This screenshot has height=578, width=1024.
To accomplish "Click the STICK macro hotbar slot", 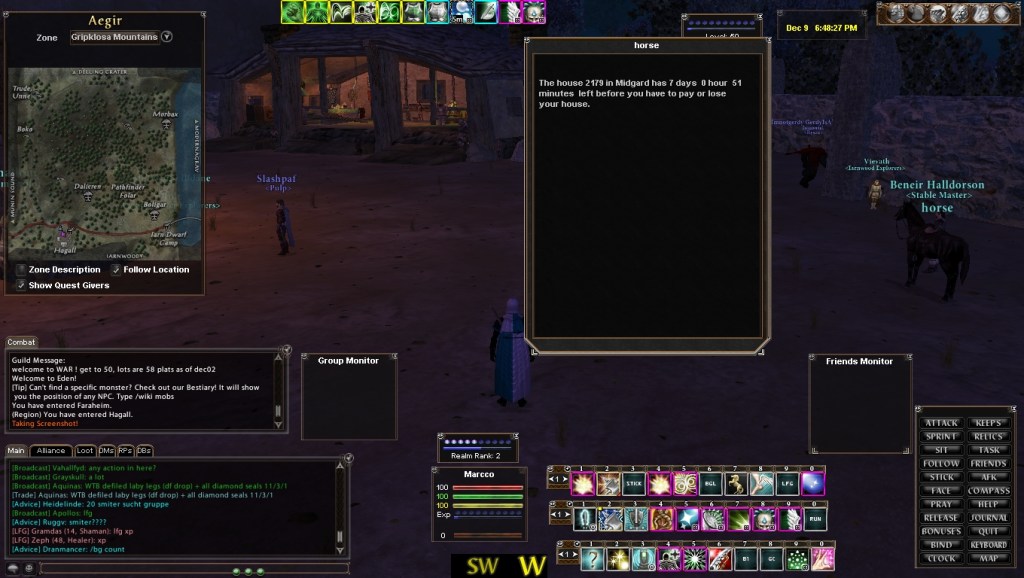I will pyautogui.click(x=633, y=485).
